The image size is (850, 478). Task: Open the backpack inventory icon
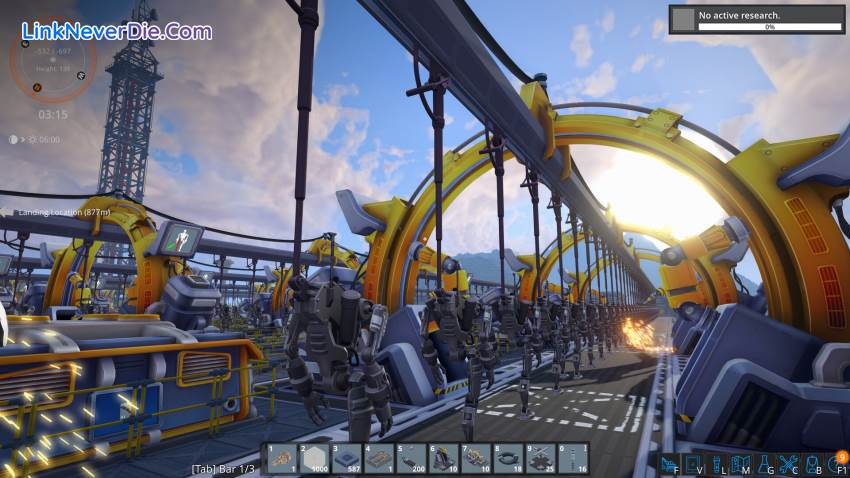pyautogui.click(x=812, y=463)
